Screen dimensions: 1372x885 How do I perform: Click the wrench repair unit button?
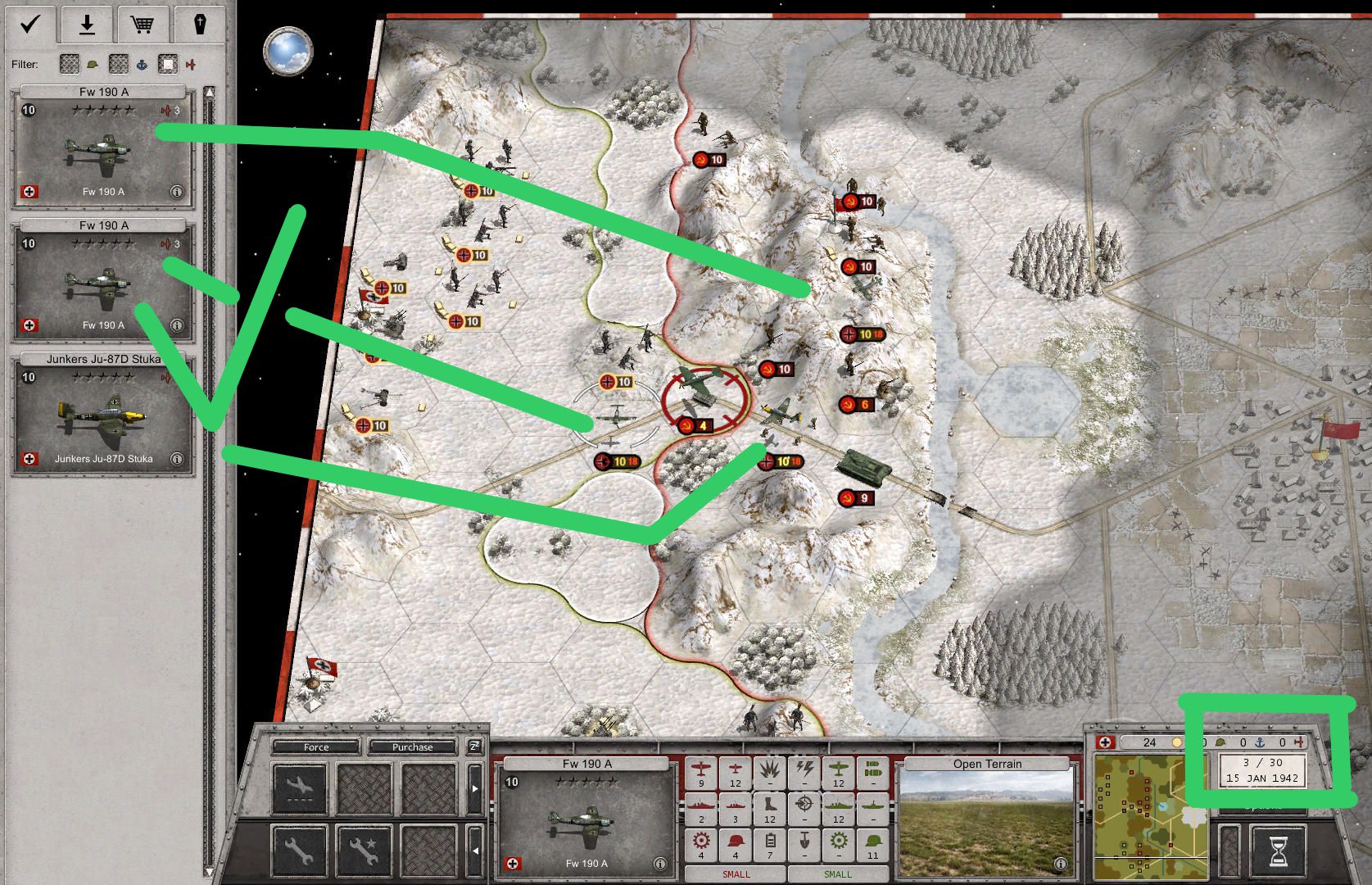(x=299, y=851)
